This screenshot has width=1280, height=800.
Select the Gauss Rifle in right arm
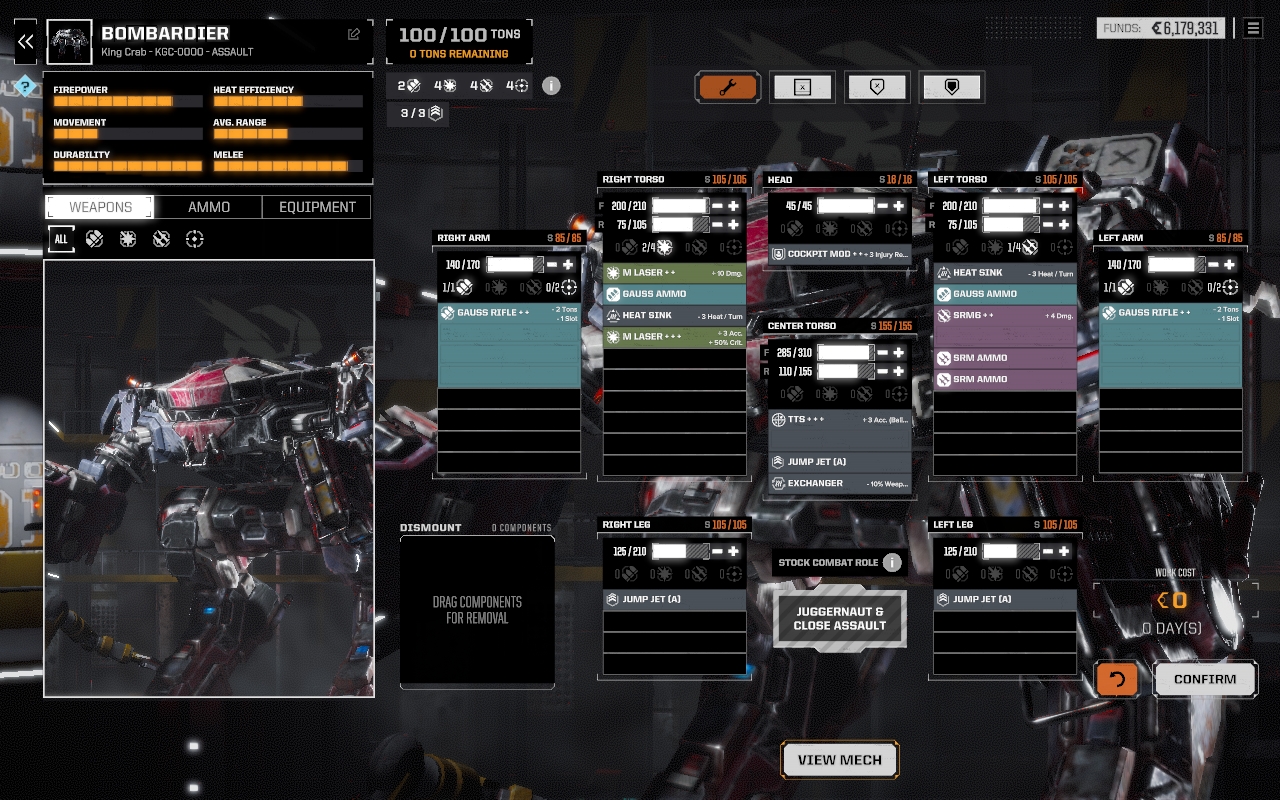509,313
